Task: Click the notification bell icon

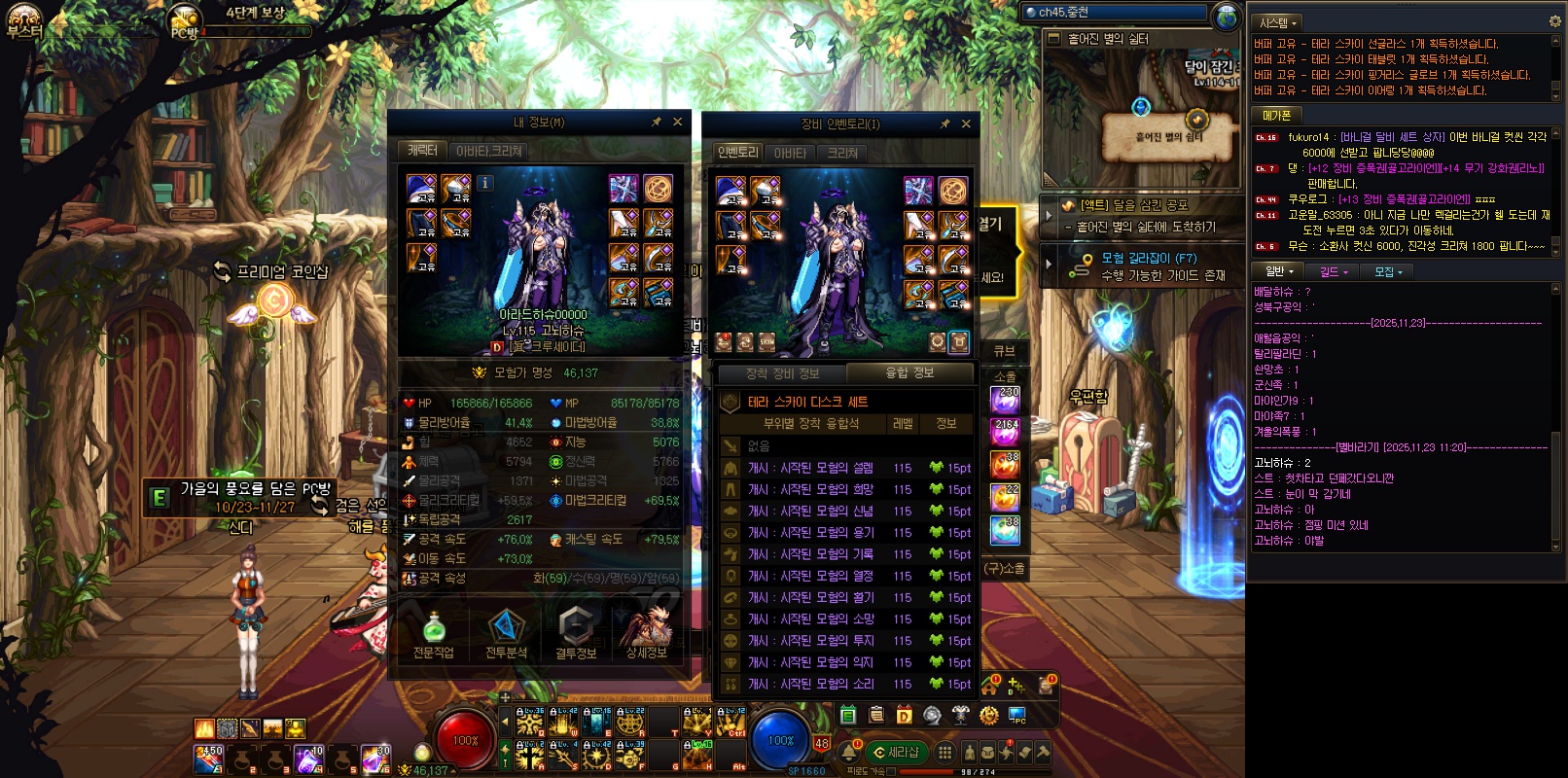Action: [x=850, y=752]
